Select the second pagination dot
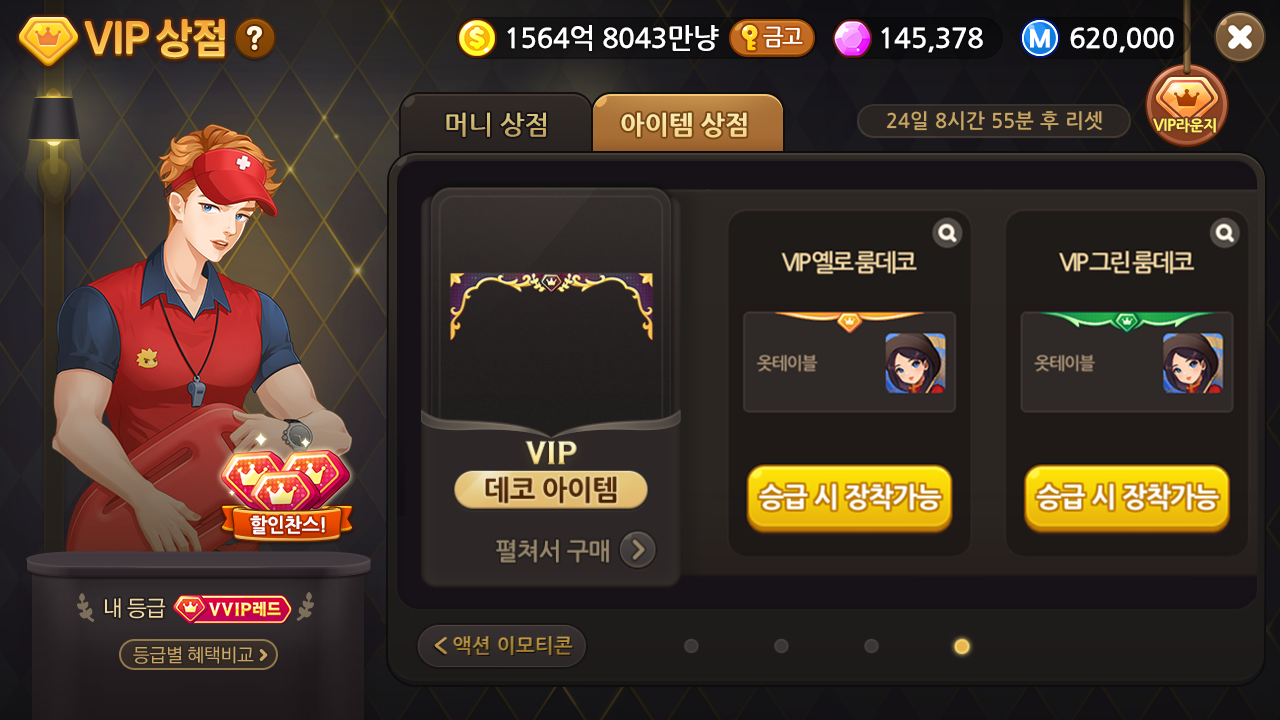Screen dimensions: 1280x720 780,647
